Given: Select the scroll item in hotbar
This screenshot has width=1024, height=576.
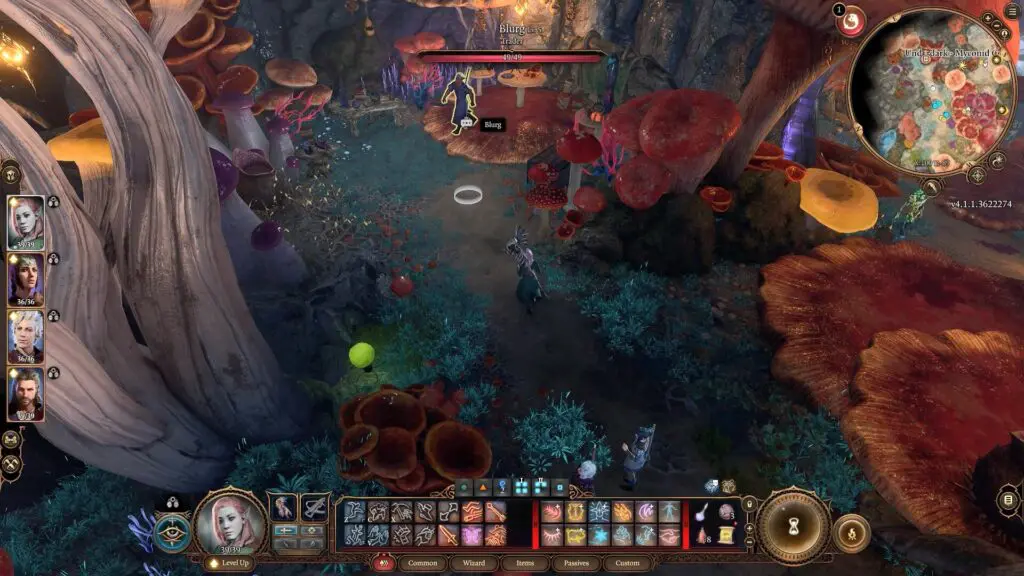Looking at the screenshot, I should pos(725,535).
